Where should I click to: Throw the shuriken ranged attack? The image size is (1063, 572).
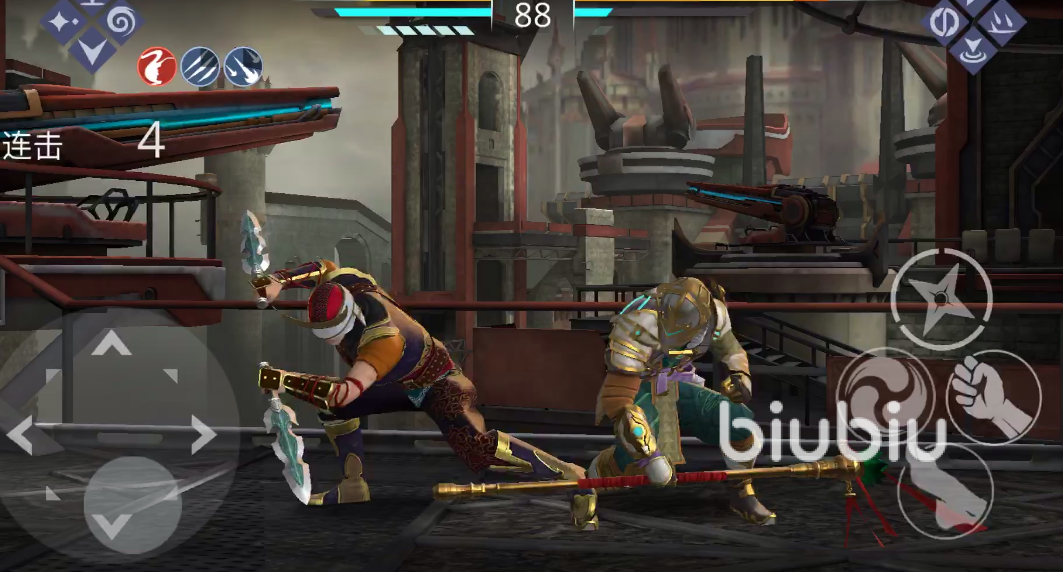941,298
